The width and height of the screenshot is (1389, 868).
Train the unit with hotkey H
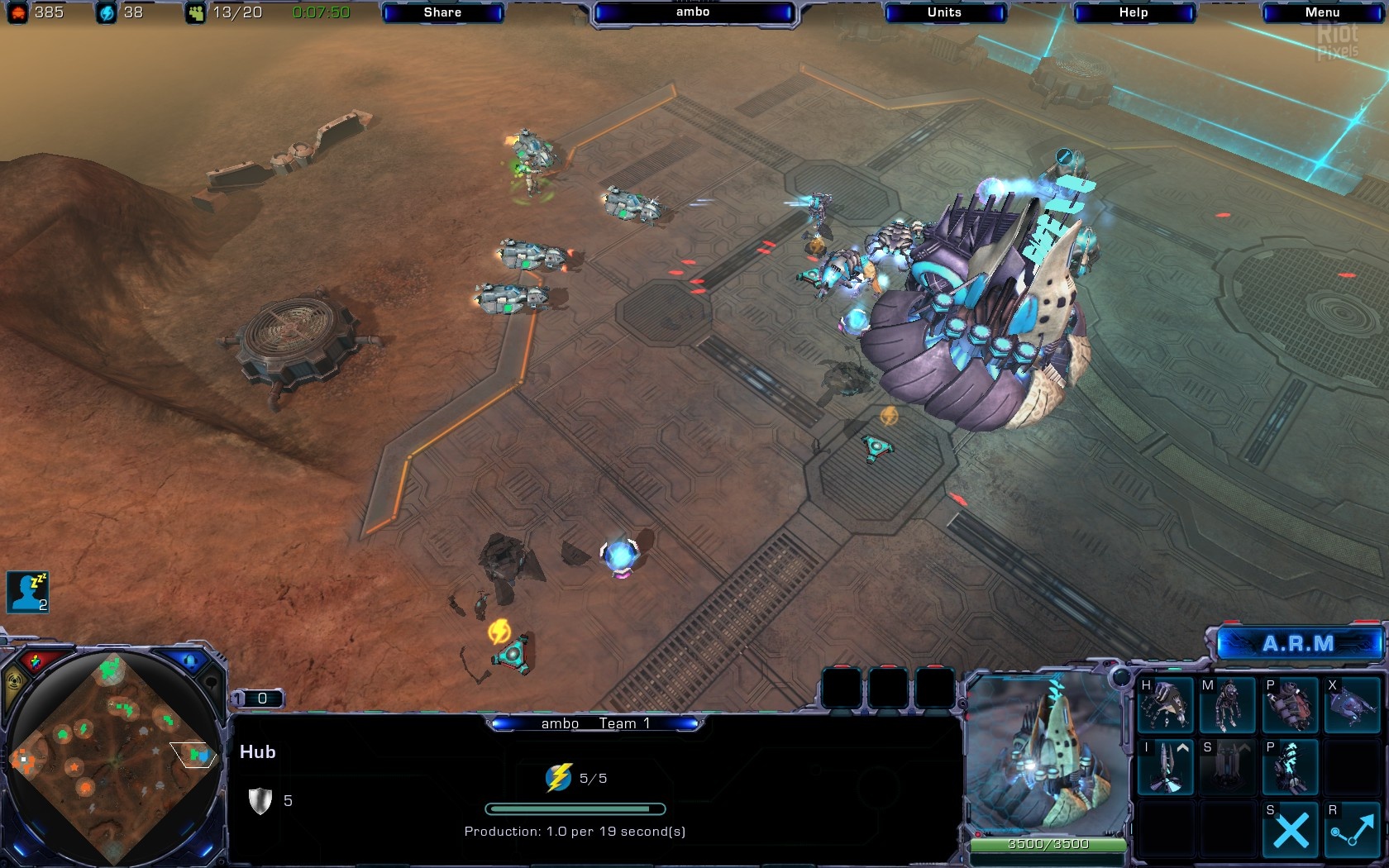coord(1166,704)
